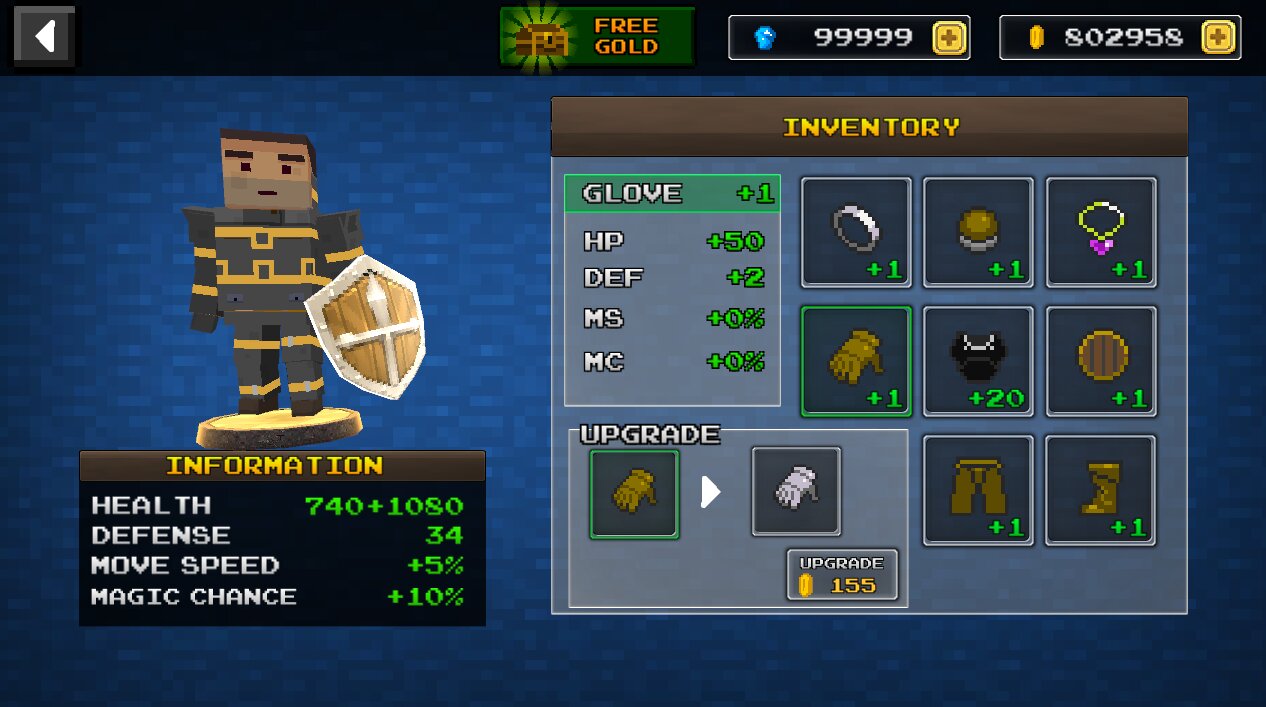Select the golden boots slot
1266x707 pixels.
coord(1101,490)
